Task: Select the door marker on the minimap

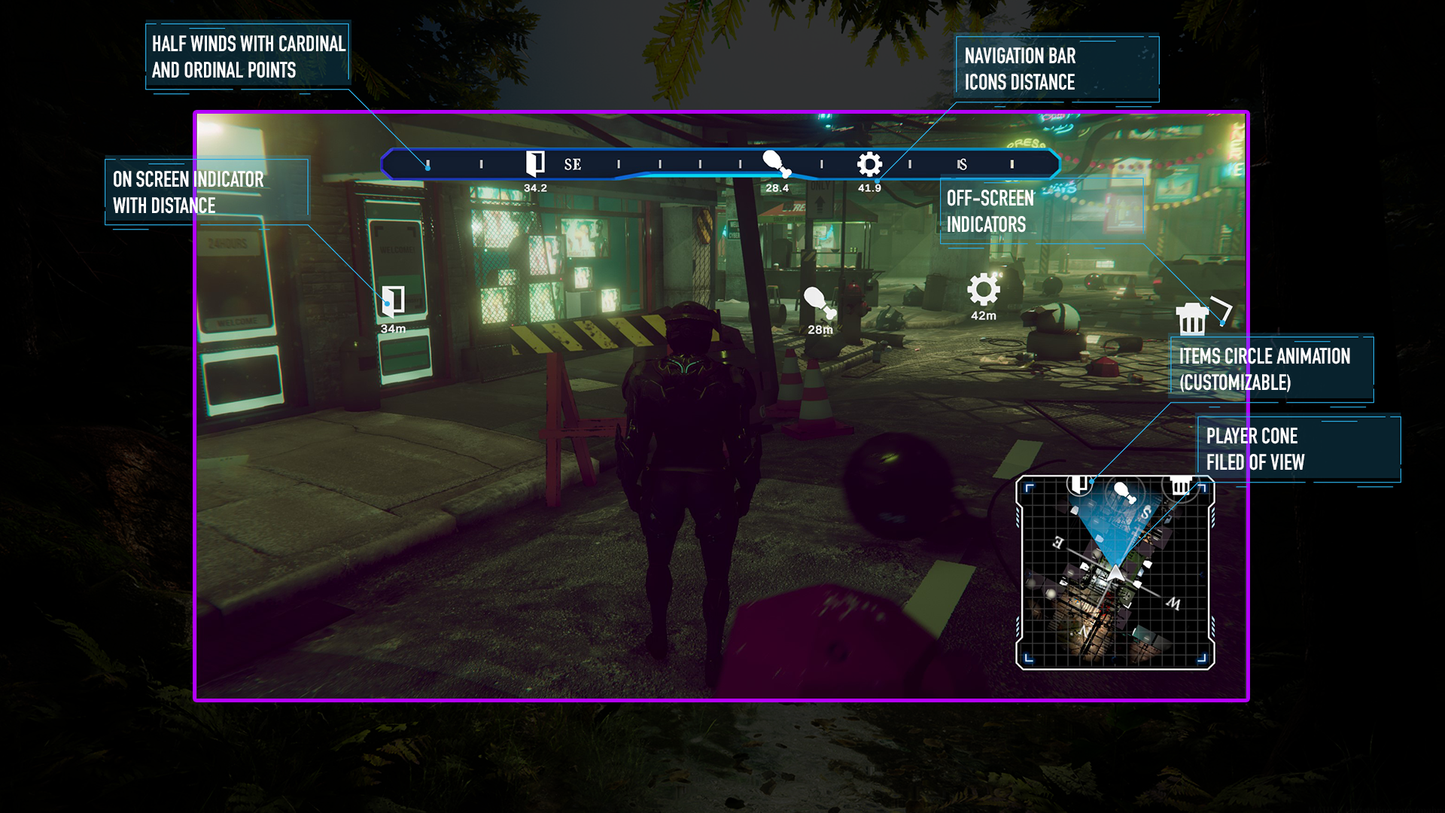Action: click(x=1078, y=485)
